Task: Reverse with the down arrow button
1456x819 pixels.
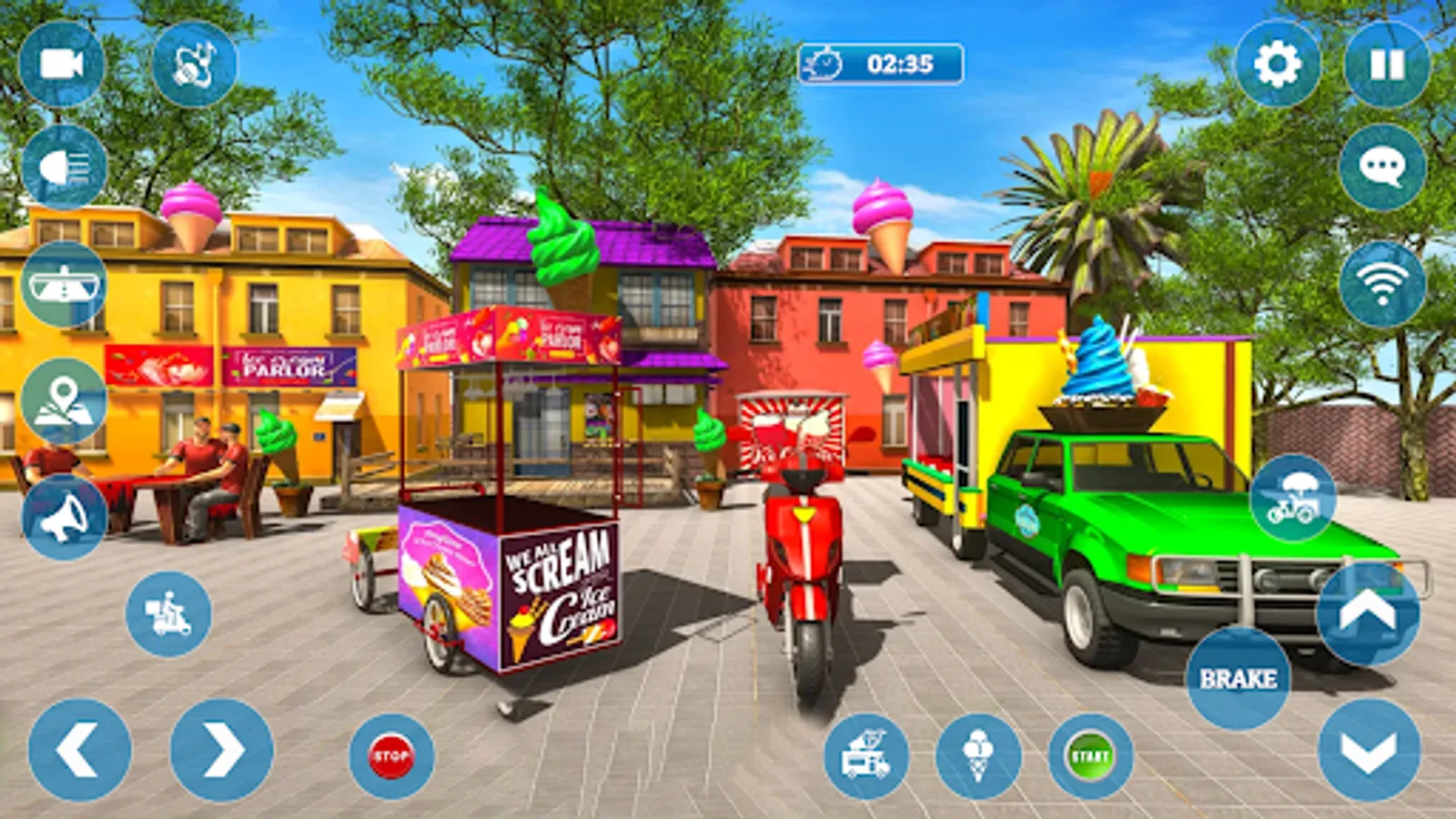Action: click(x=1370, y=751)
